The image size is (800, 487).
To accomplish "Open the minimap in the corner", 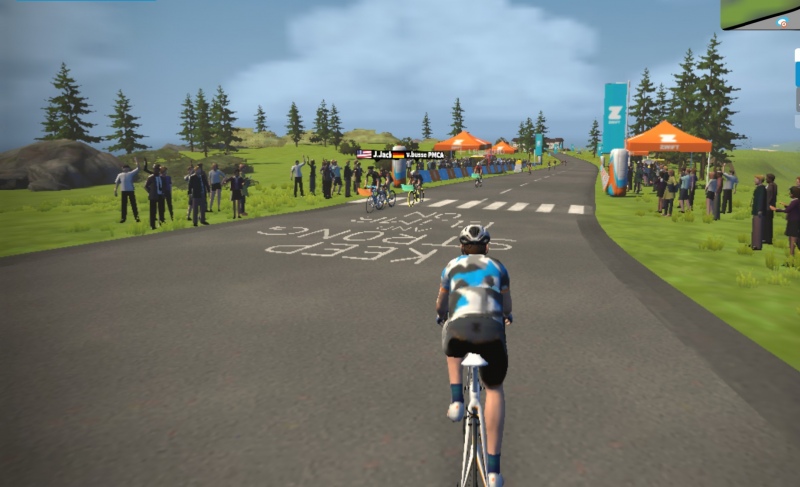I will [x=760, y=14].
